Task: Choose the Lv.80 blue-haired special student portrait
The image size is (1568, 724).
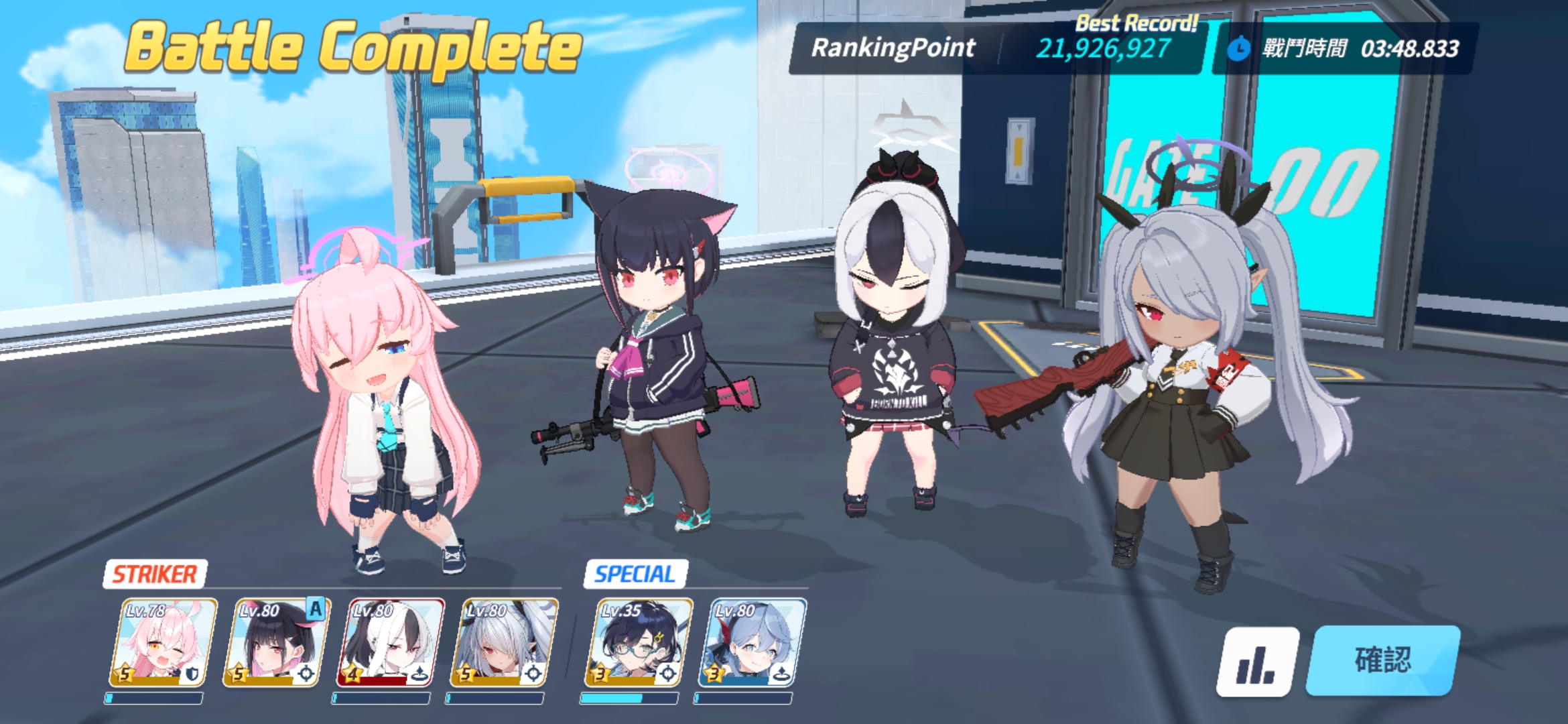Action: click(x=752, y=643)
